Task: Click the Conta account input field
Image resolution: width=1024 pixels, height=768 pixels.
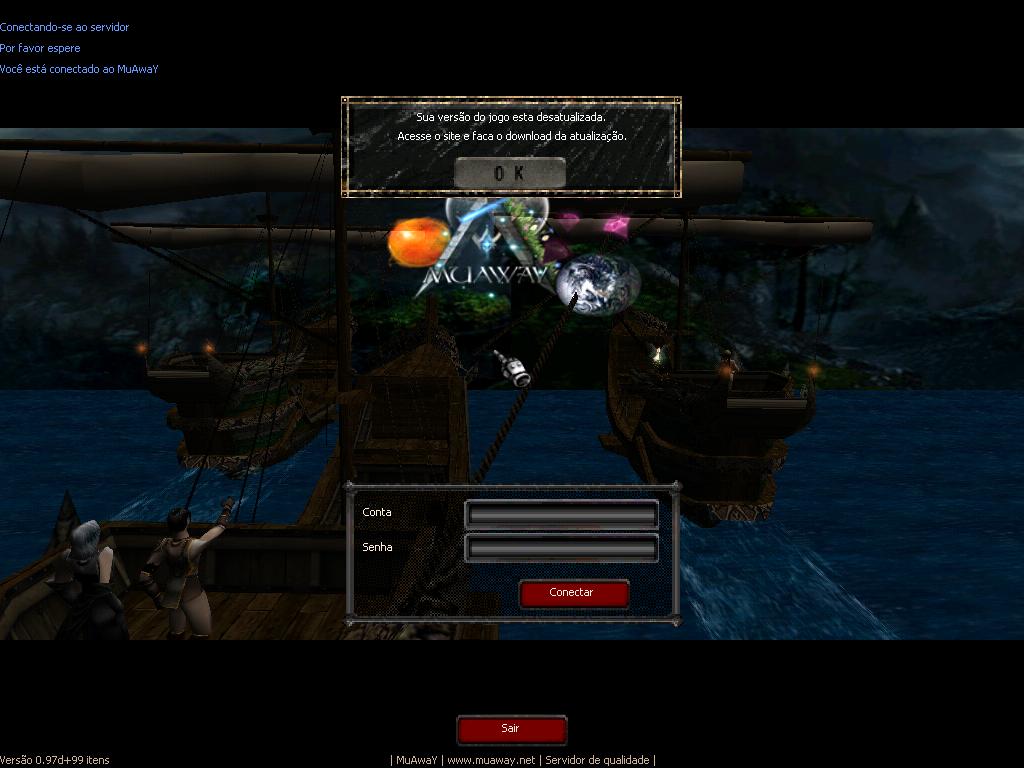Action: [x=561, y=514]
